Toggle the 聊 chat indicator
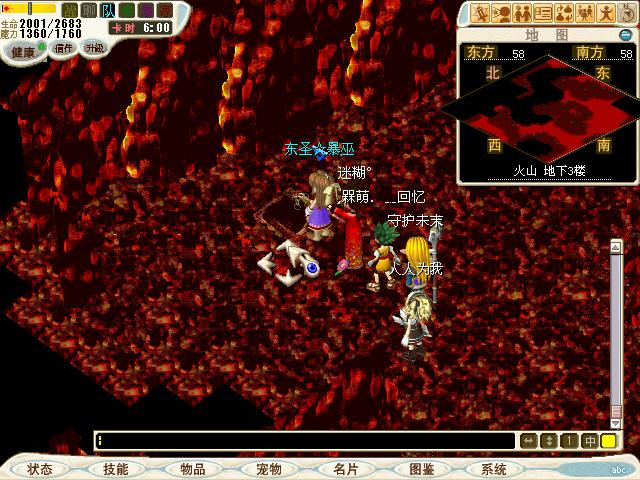The height and width of the screenshot is (480, 640). pyautogui.click(x=89, y=9)
